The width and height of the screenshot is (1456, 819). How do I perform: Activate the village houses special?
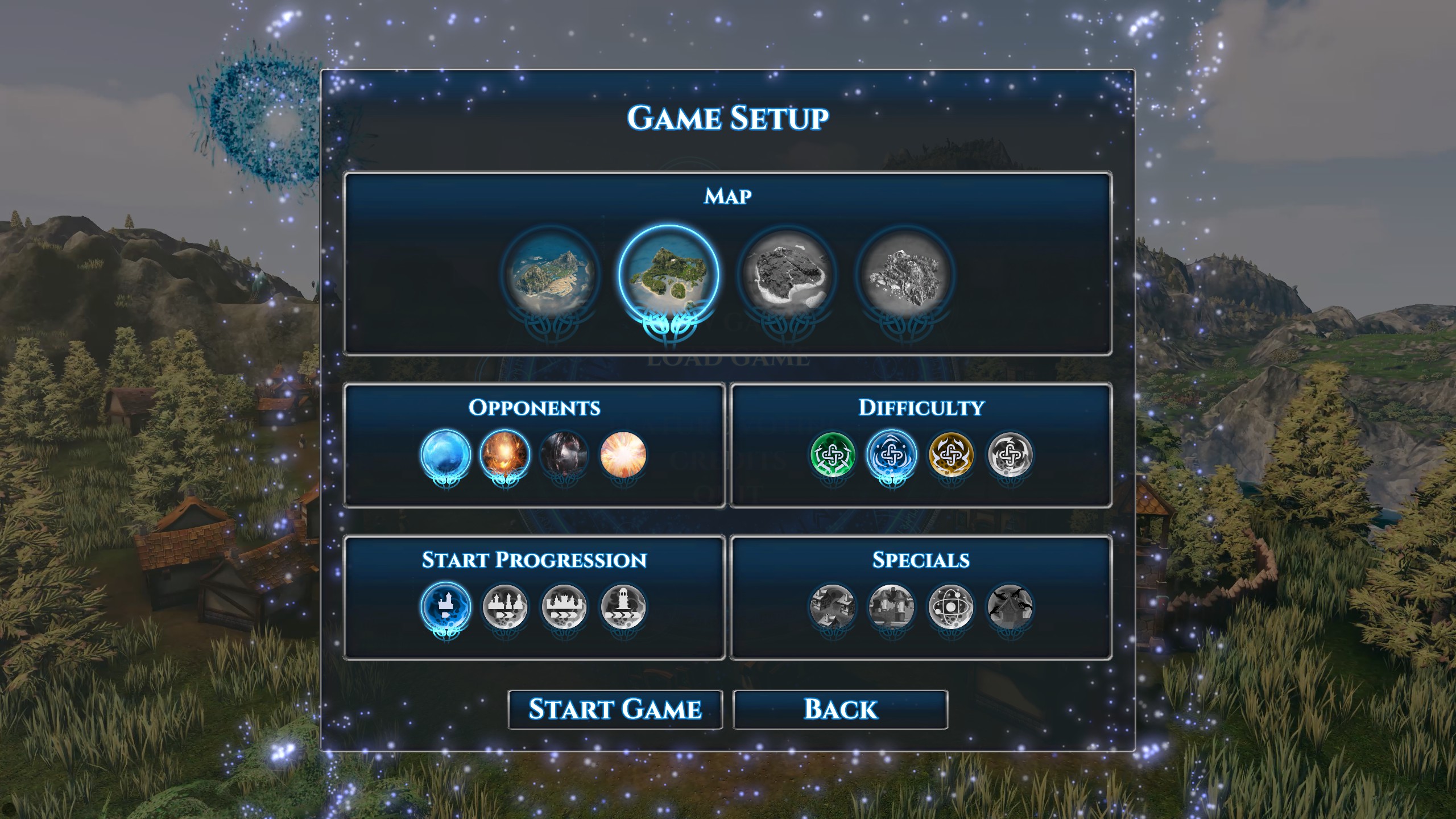point(833,607)
